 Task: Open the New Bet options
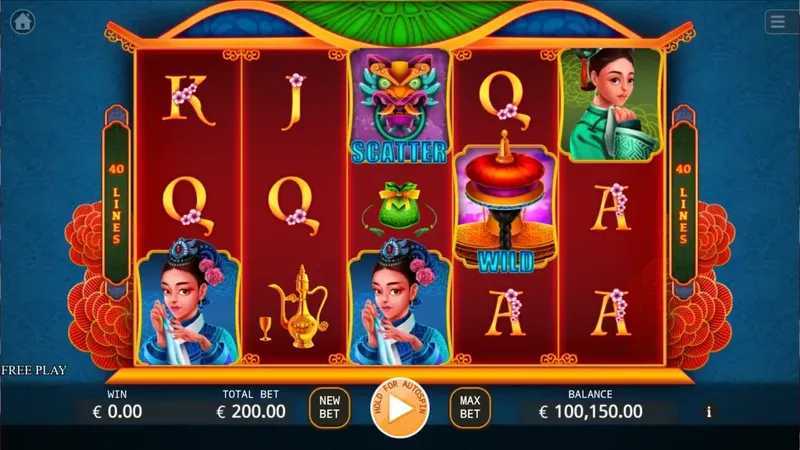(x=329, y=407)
